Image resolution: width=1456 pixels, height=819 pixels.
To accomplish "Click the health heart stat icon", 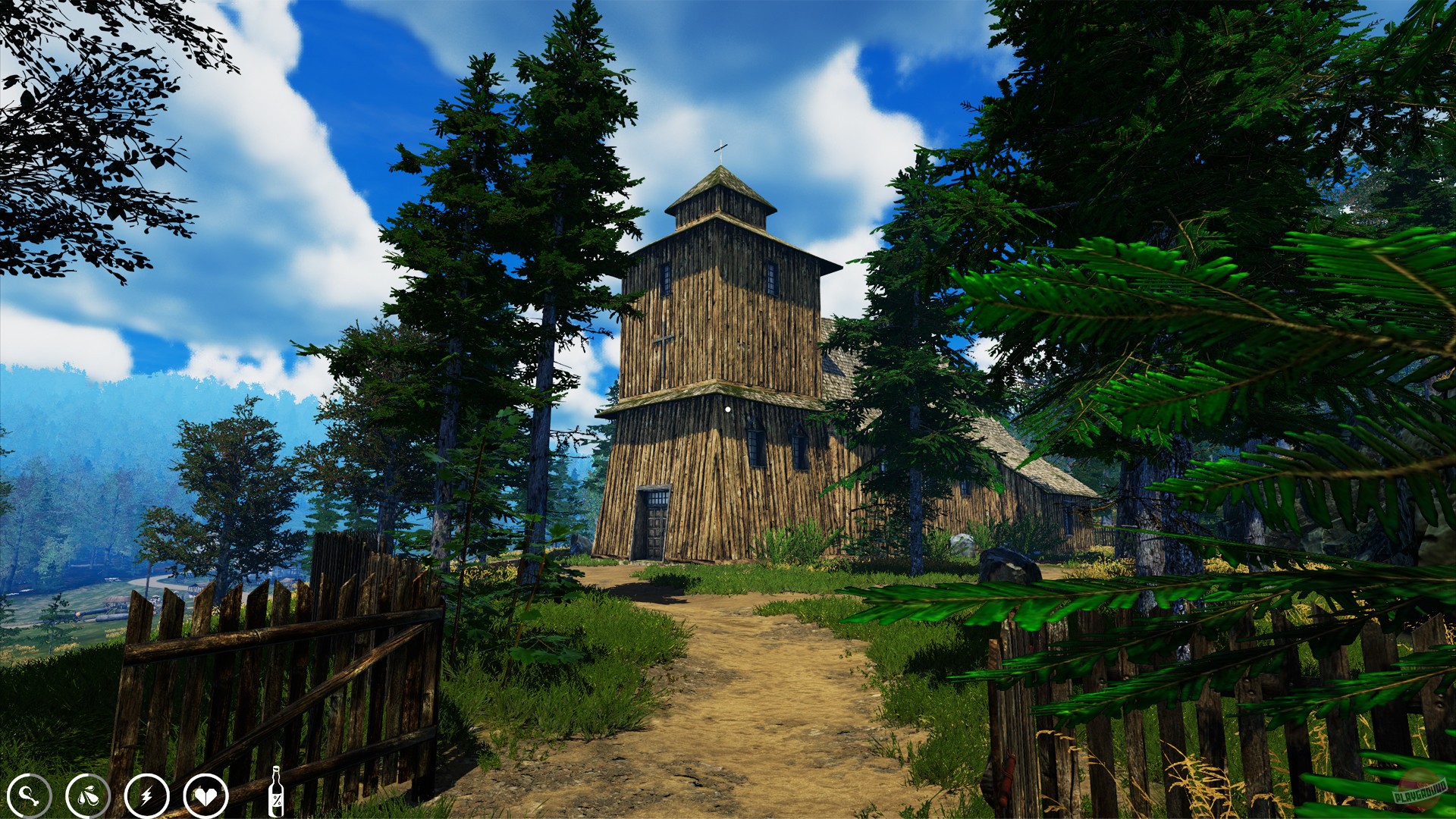I will click(206, 795).
